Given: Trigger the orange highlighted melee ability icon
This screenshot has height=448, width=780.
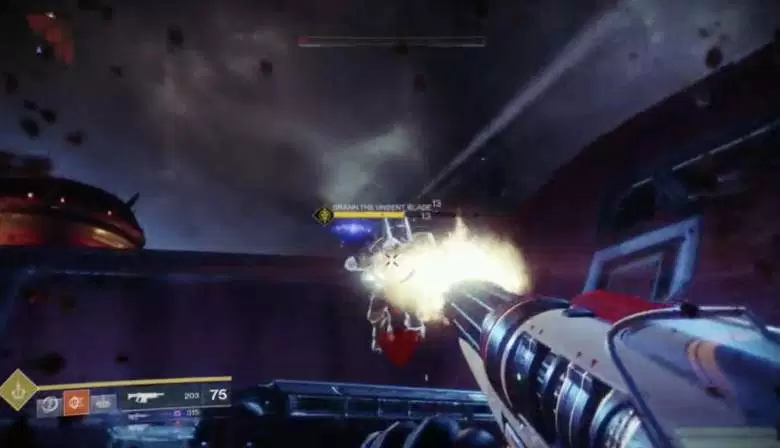Looking at the screenshot, I should click(76, 402).
